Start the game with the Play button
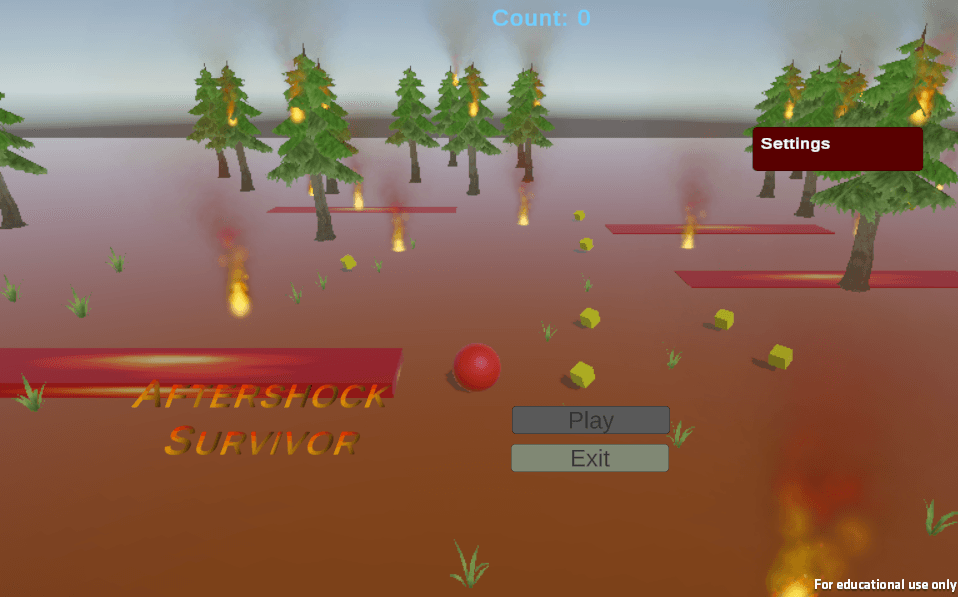 point(590,420)
